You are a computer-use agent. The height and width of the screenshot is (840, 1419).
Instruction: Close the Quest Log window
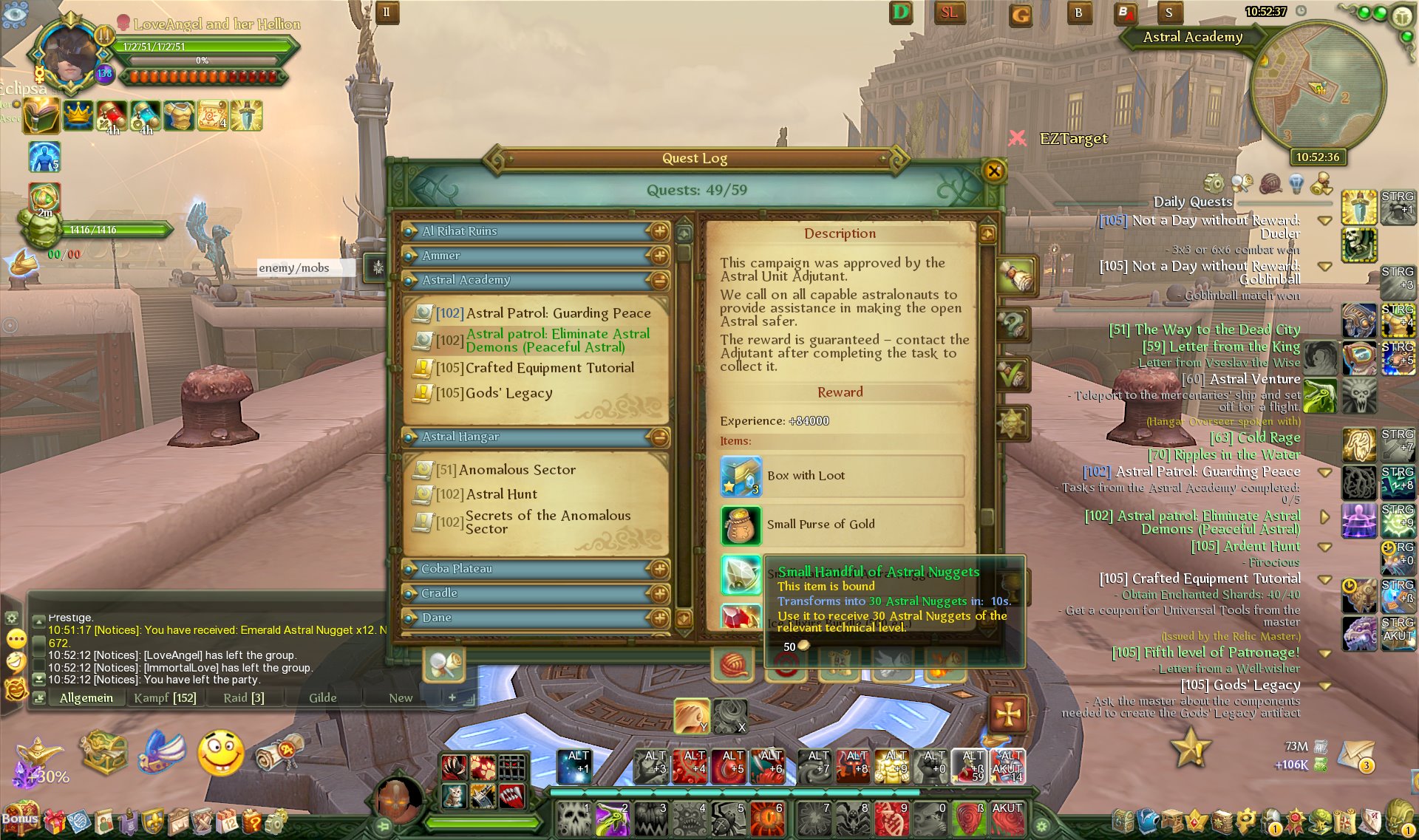[x=993, y=171]
